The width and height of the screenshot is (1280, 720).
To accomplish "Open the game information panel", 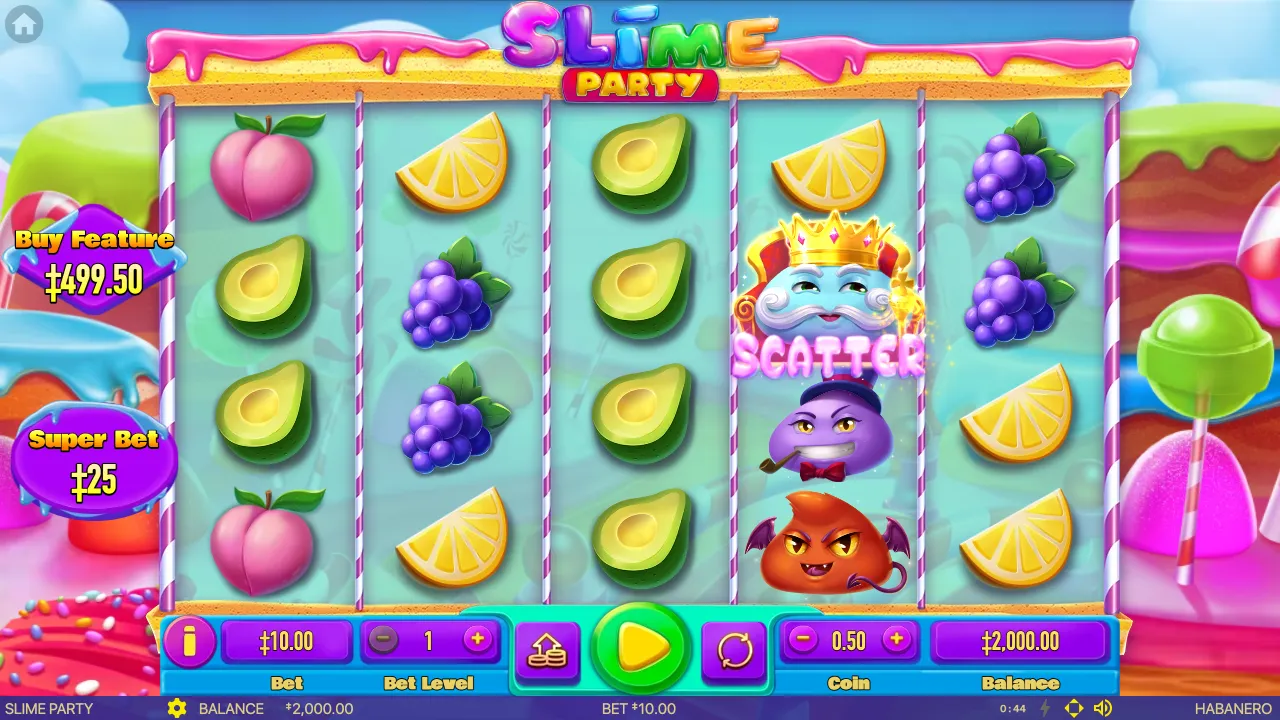I will pyautogui.click(x=190, y=643).
